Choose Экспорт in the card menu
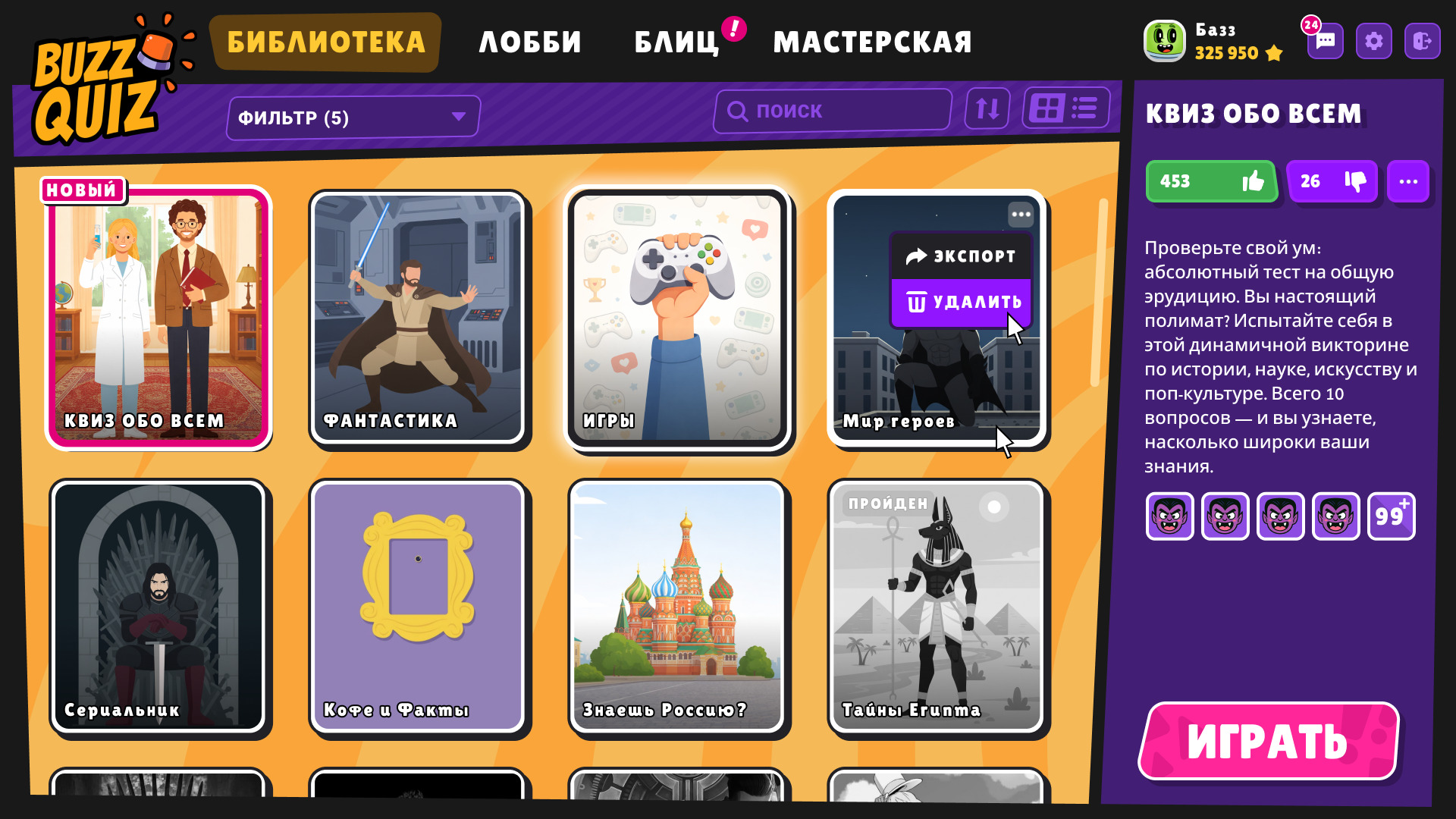 [x=961, y=256]
